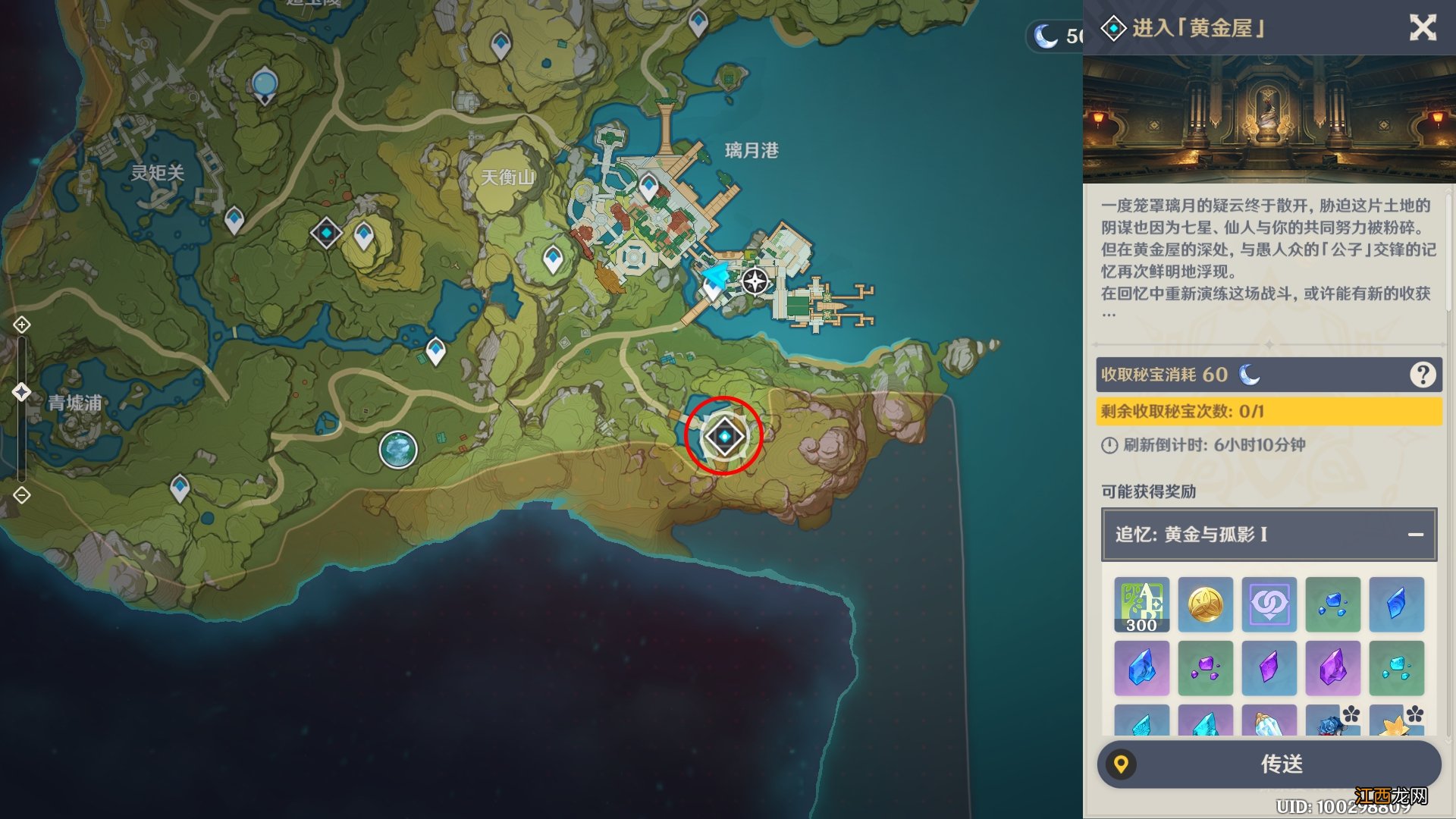This screenshot has height=819, width=1456.
Task: Select the gold Mora coin reward
Action: point(1205,604)
